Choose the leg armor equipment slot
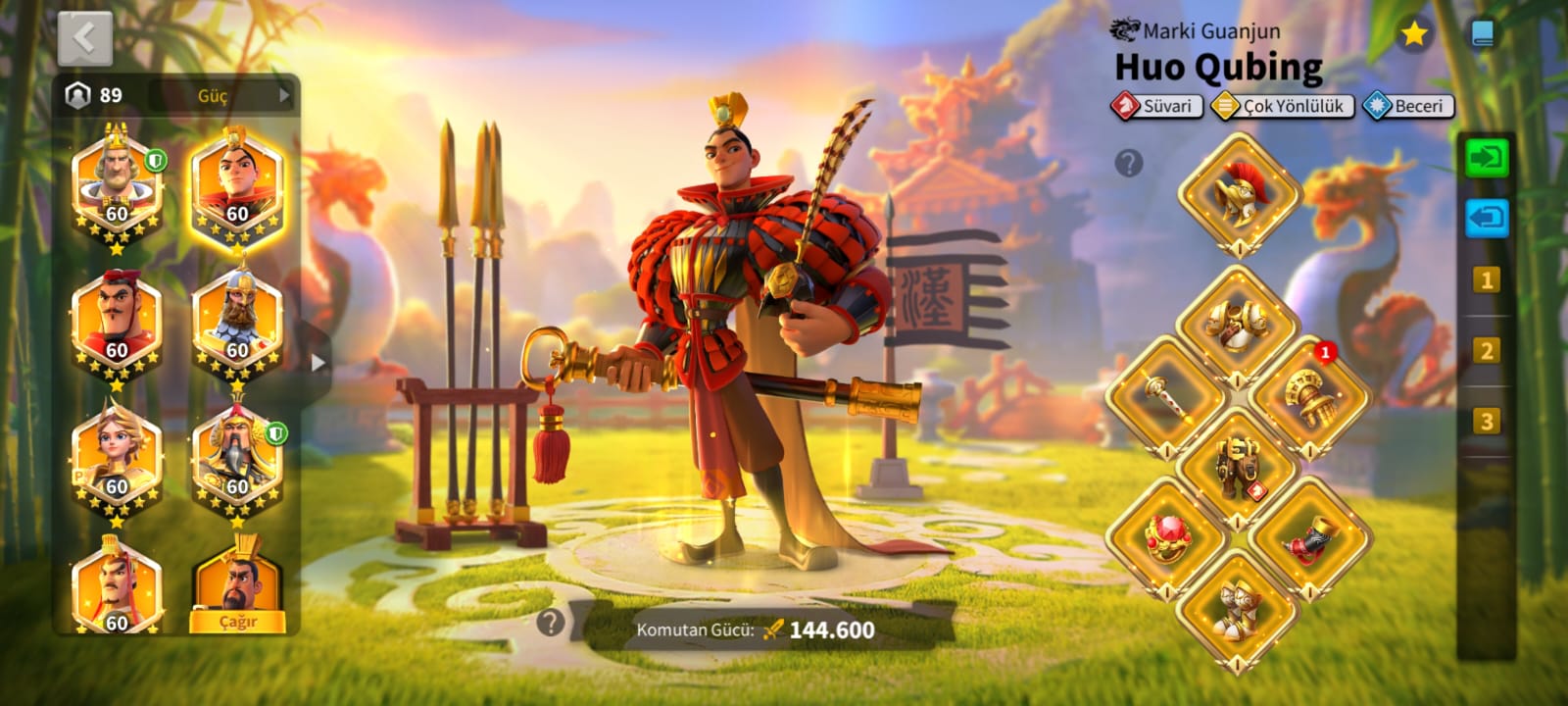The width and height of the screenshot is (1568, 706). coord(1238,465)
